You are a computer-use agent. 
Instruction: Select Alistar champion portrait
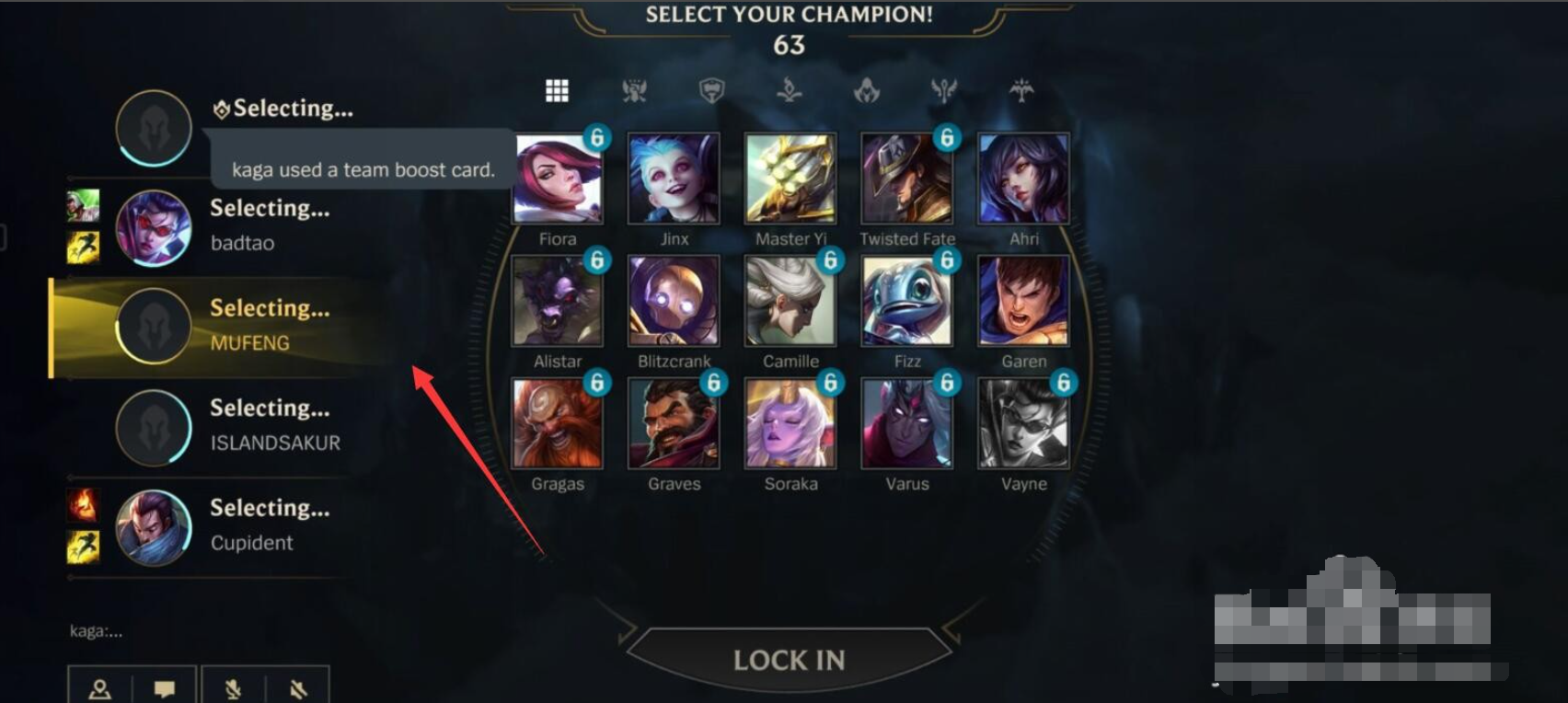click(x=558, y=302)
